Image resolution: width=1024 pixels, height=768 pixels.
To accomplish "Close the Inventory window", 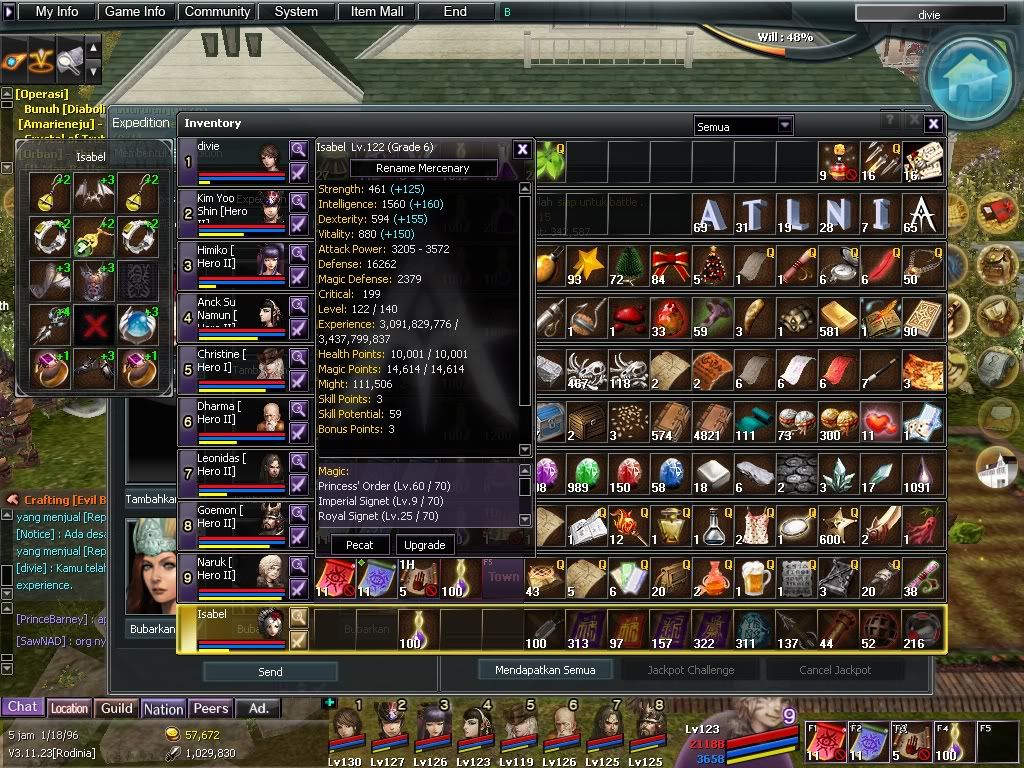I will pyautogui.click(x=933, y=124).
